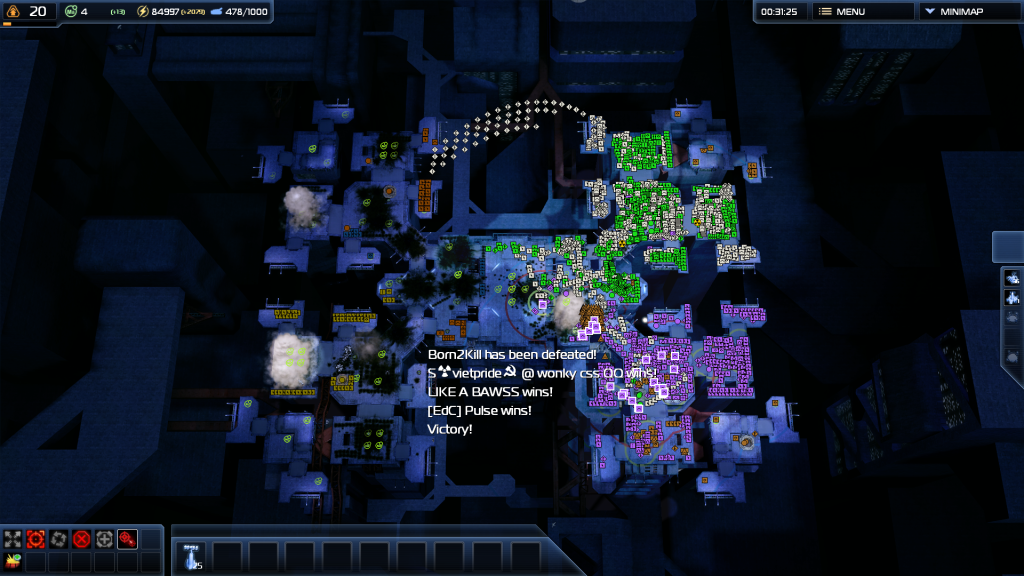Screen dimensions: 1024x576
Task: Click the dimmed third icon in right sidebar
Action: 1012,318
